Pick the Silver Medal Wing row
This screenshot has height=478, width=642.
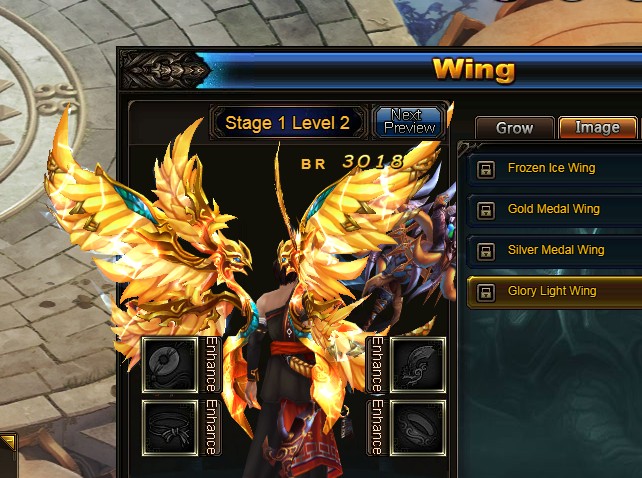click(555, 251)
